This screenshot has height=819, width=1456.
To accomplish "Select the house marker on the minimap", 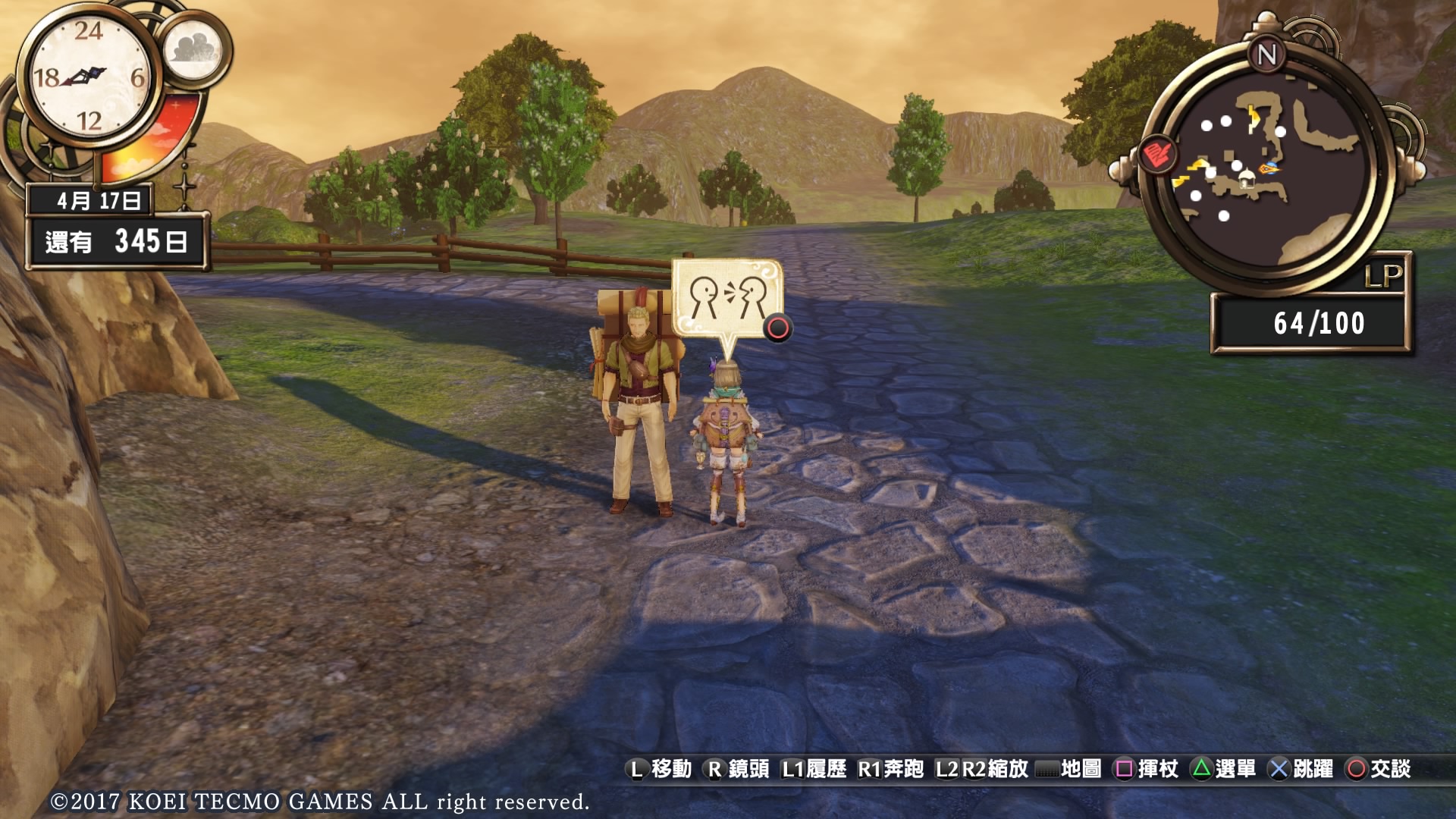I will [1245, 180].
